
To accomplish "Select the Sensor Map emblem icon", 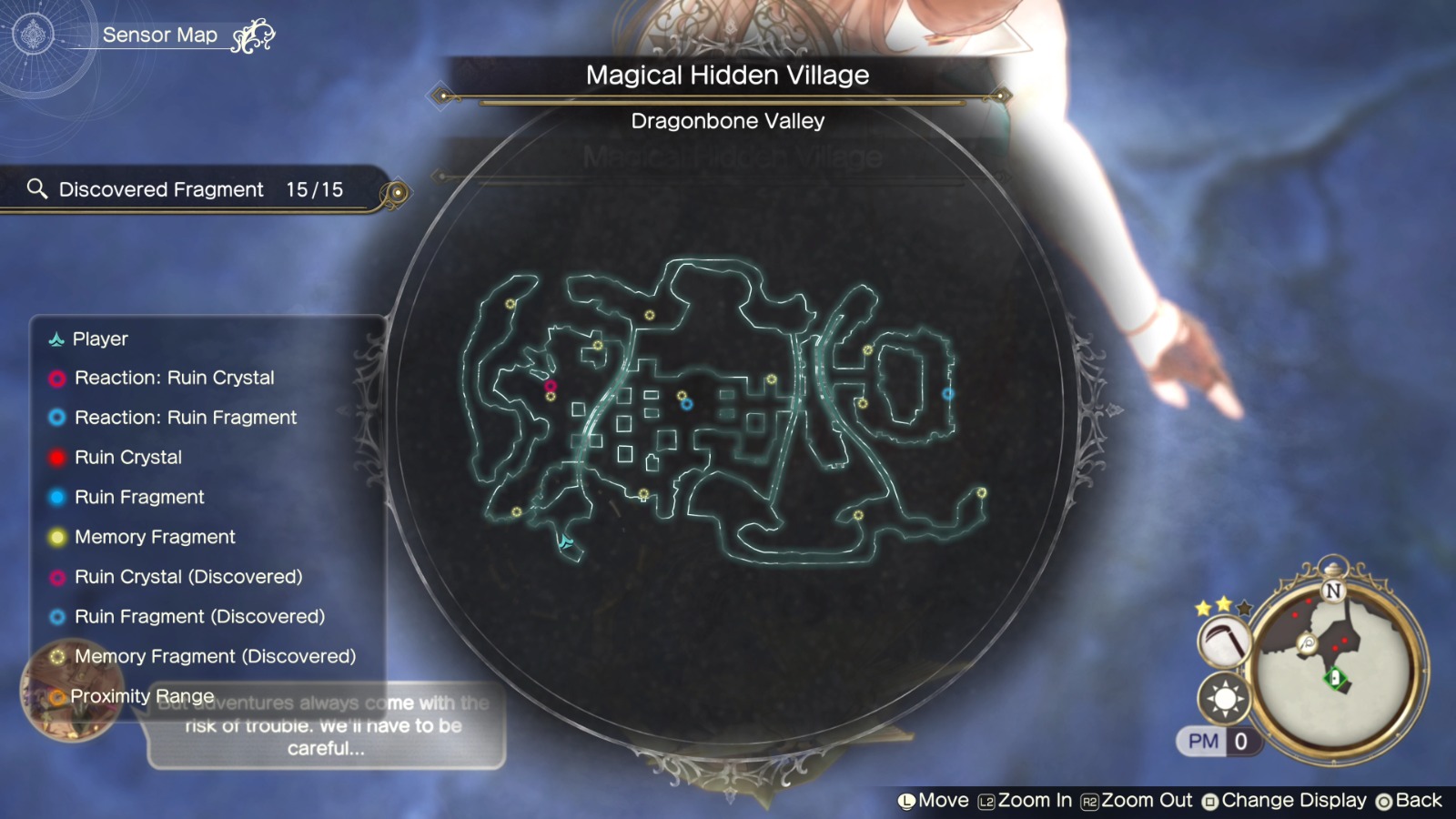I will (34, 34).
